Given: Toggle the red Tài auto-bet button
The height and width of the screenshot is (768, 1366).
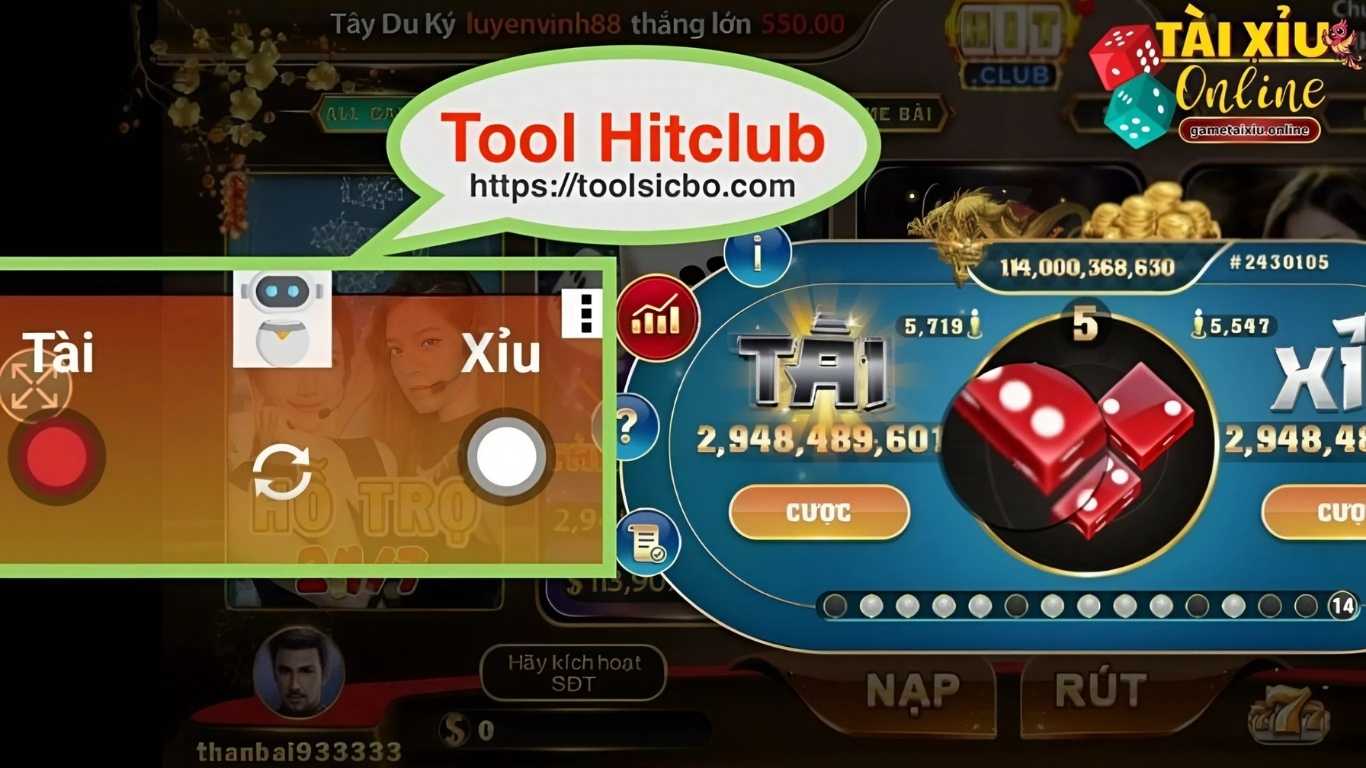Looking at the screenshot, I should (57, 458).
